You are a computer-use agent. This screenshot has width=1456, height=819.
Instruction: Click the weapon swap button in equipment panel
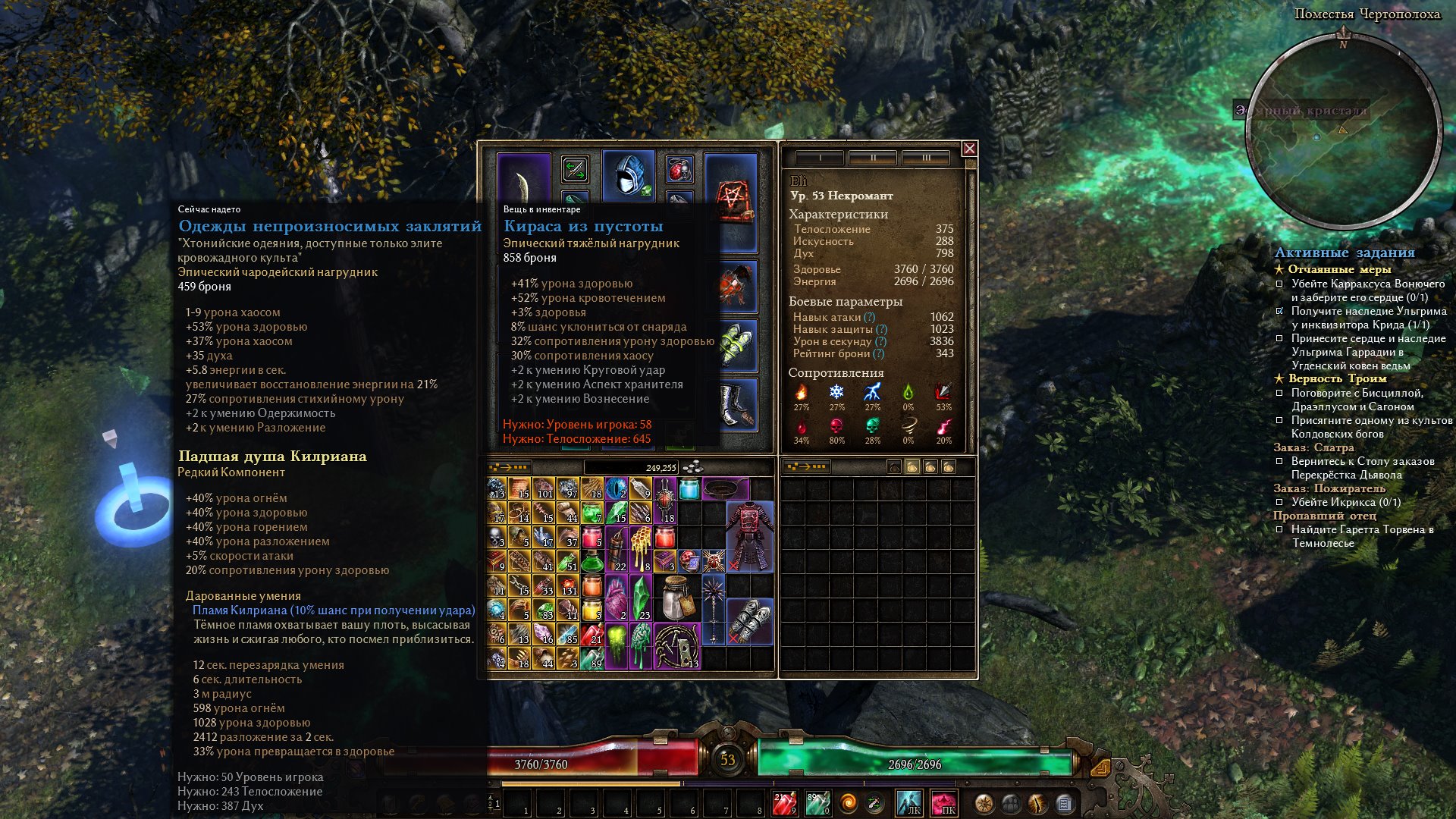[575, 169]
